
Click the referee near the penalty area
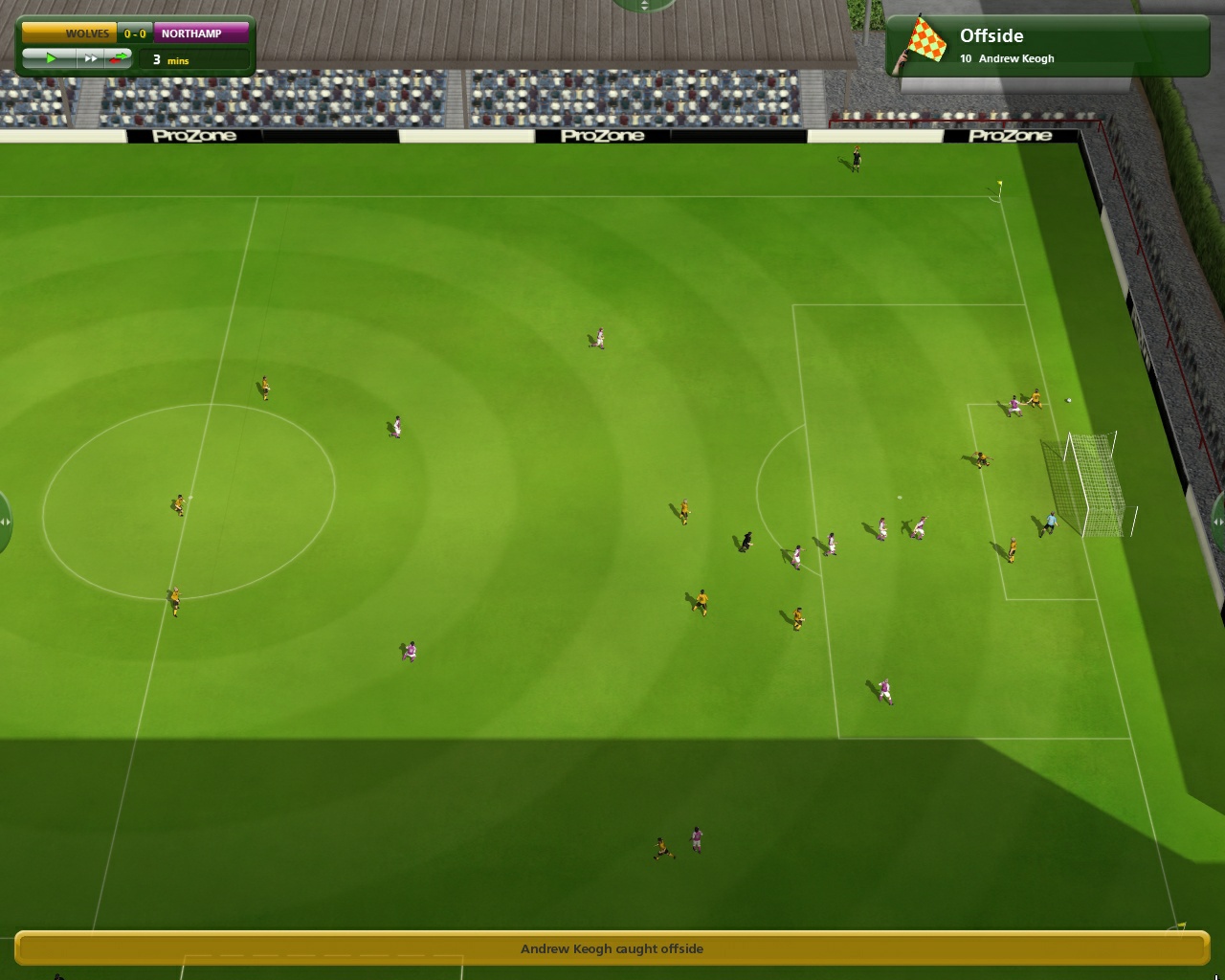746,541
